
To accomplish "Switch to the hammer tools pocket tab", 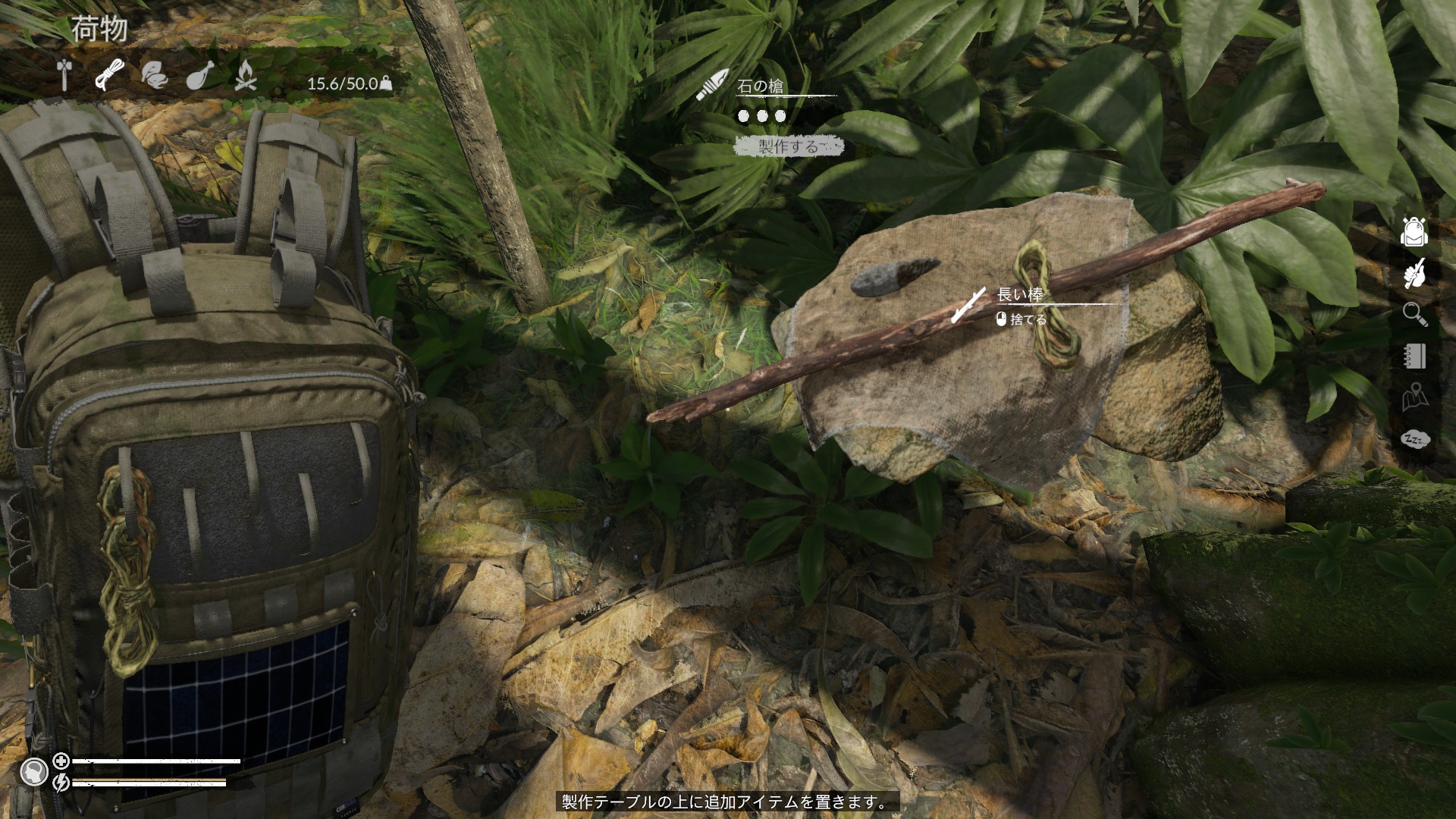I will coord(64,76).
